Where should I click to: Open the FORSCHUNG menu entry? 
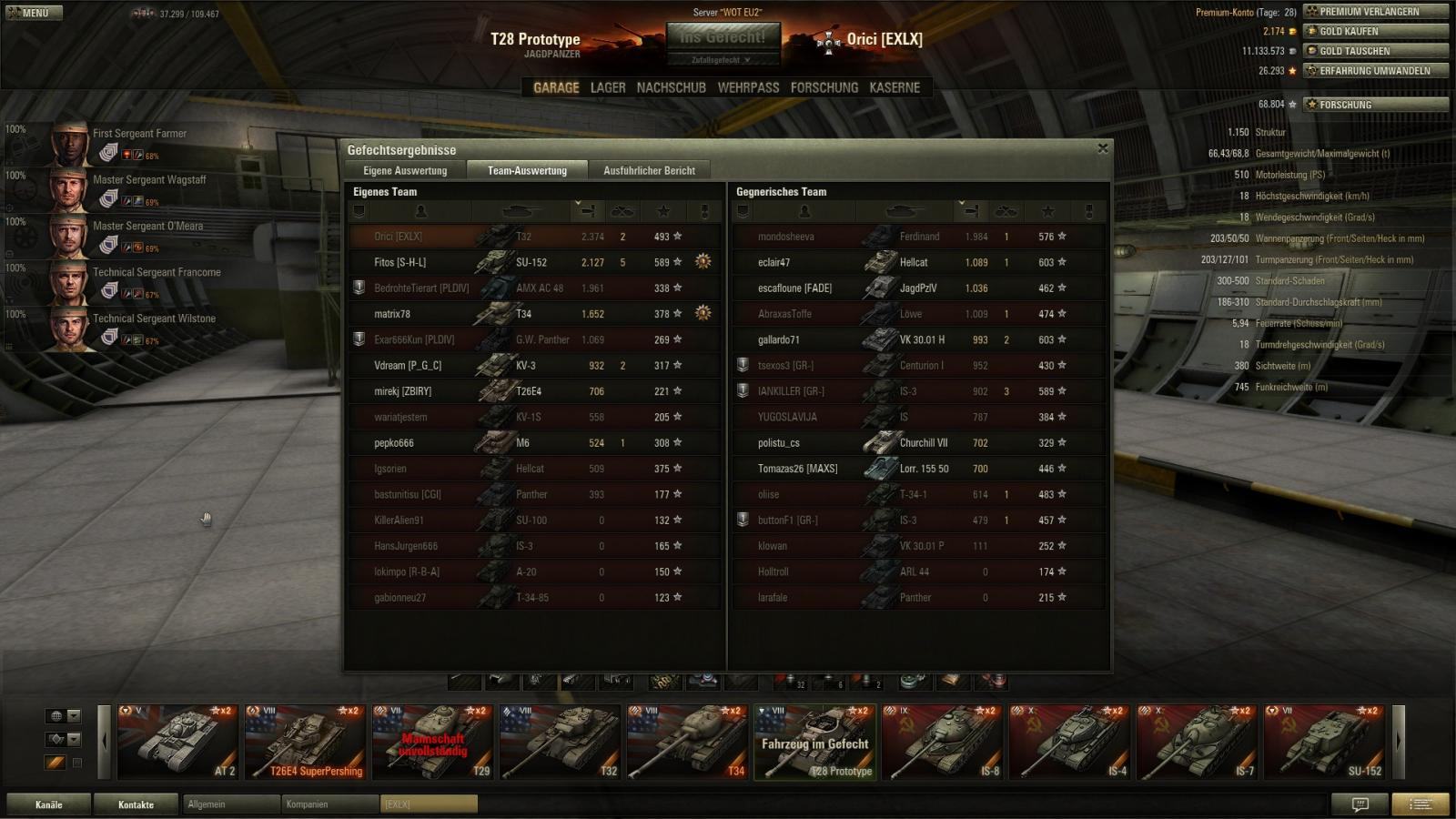824,87
